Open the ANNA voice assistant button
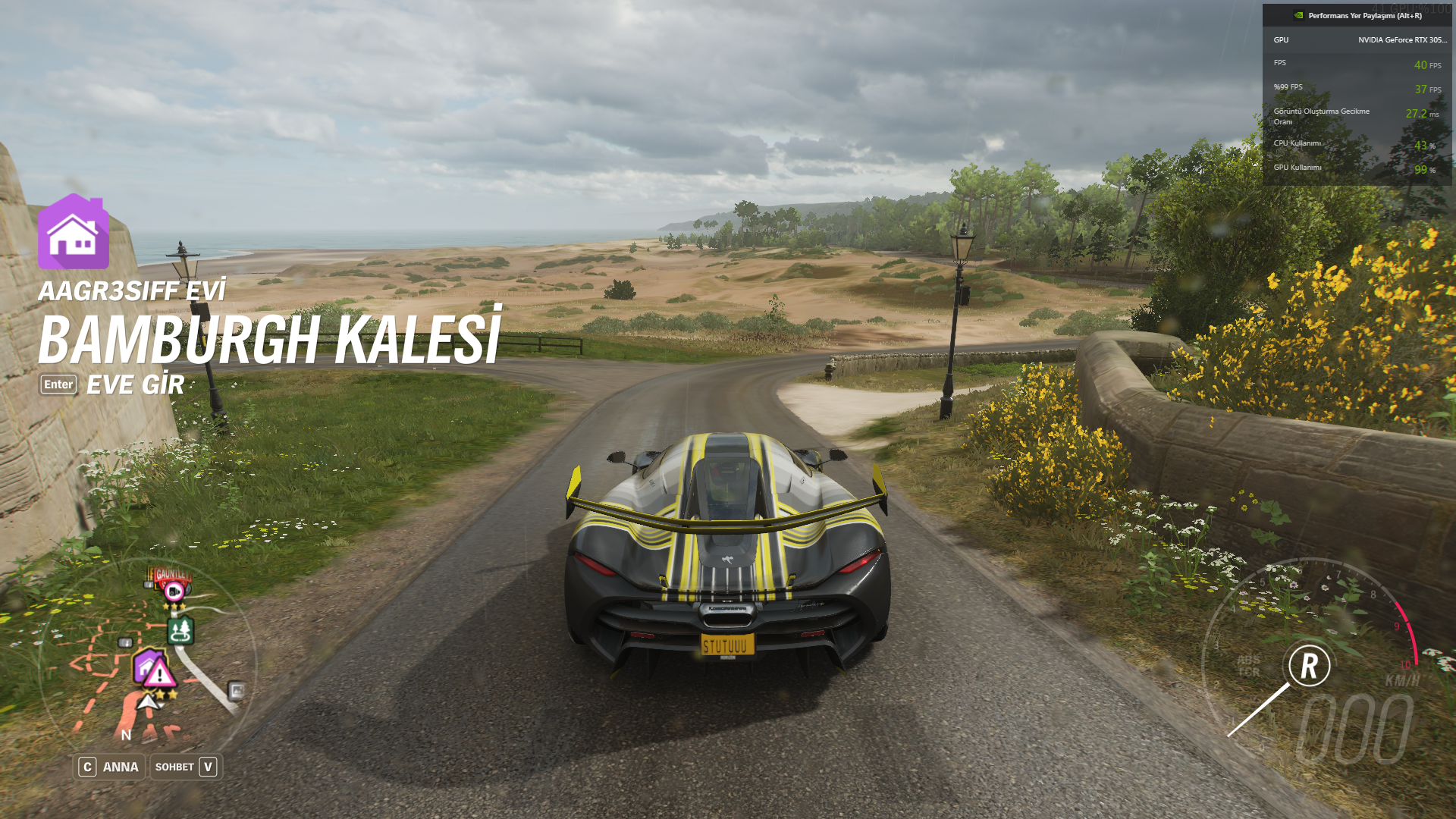 tap(109, 767)
